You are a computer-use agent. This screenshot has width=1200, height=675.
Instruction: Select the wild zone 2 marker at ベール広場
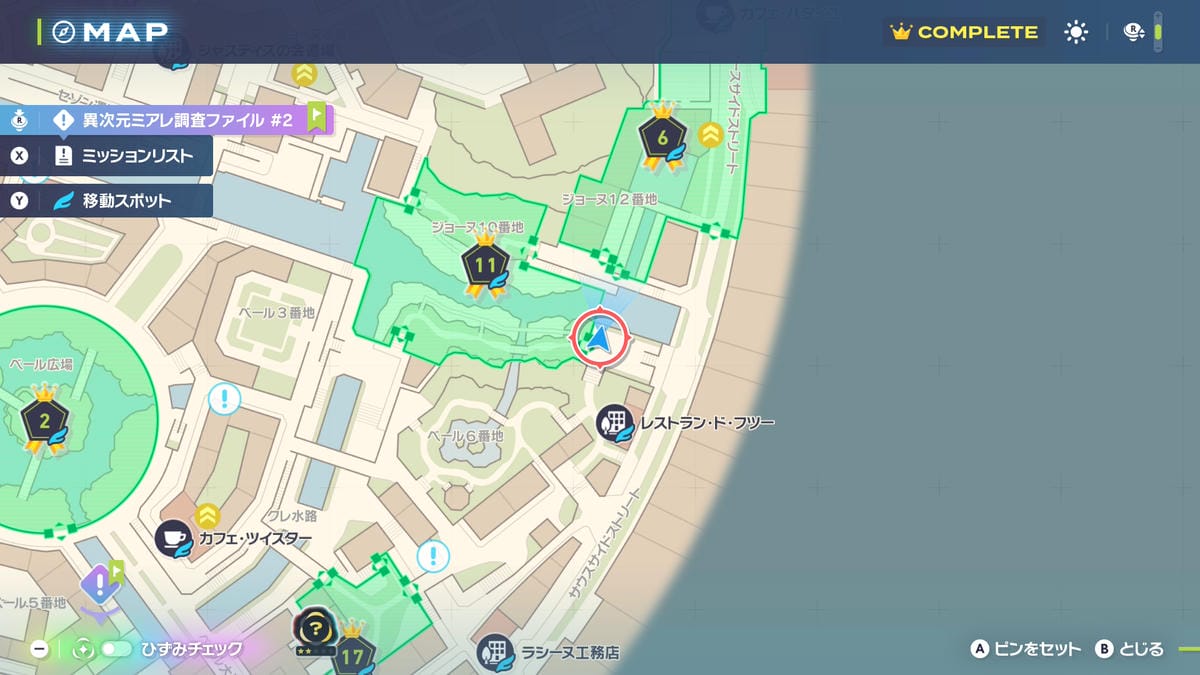pyautogui.click(x=44, y=421)
